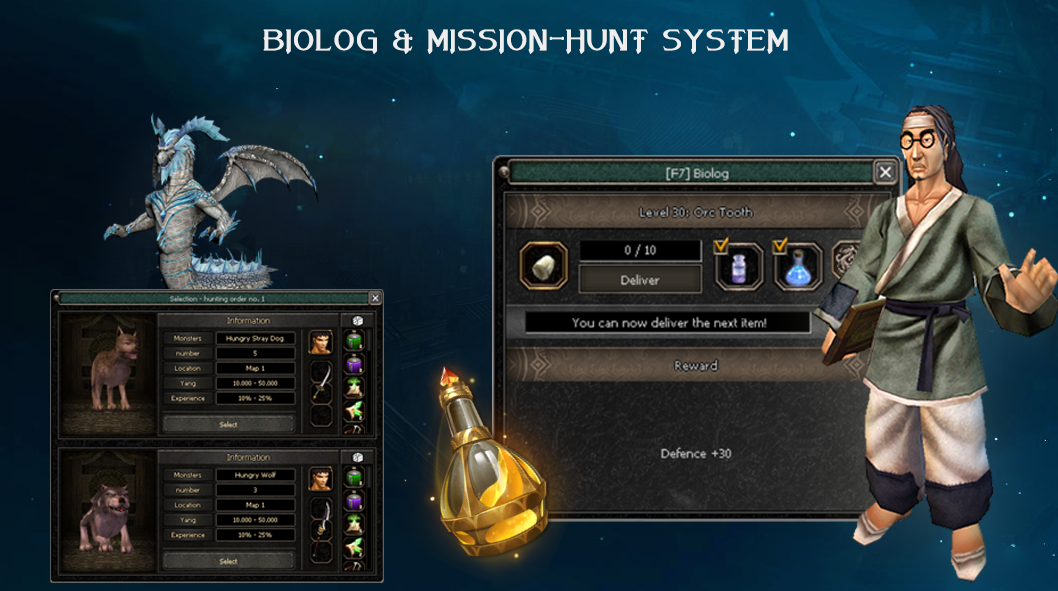
Task: Click the character face icon for Hungry Wolf order
Action: (x=321, y=479)
